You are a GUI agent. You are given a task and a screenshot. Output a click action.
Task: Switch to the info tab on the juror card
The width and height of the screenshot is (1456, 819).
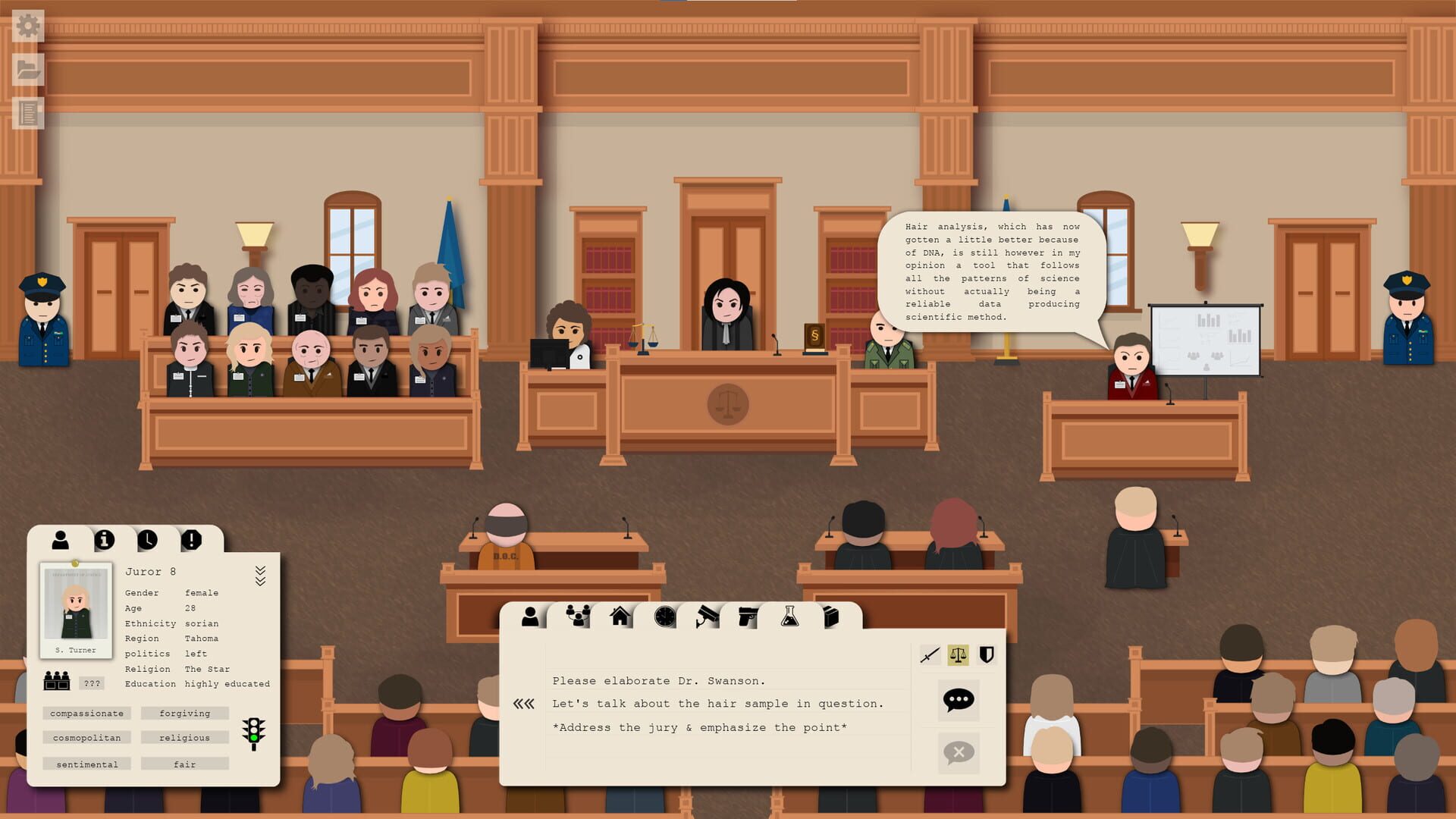[105, 540]
